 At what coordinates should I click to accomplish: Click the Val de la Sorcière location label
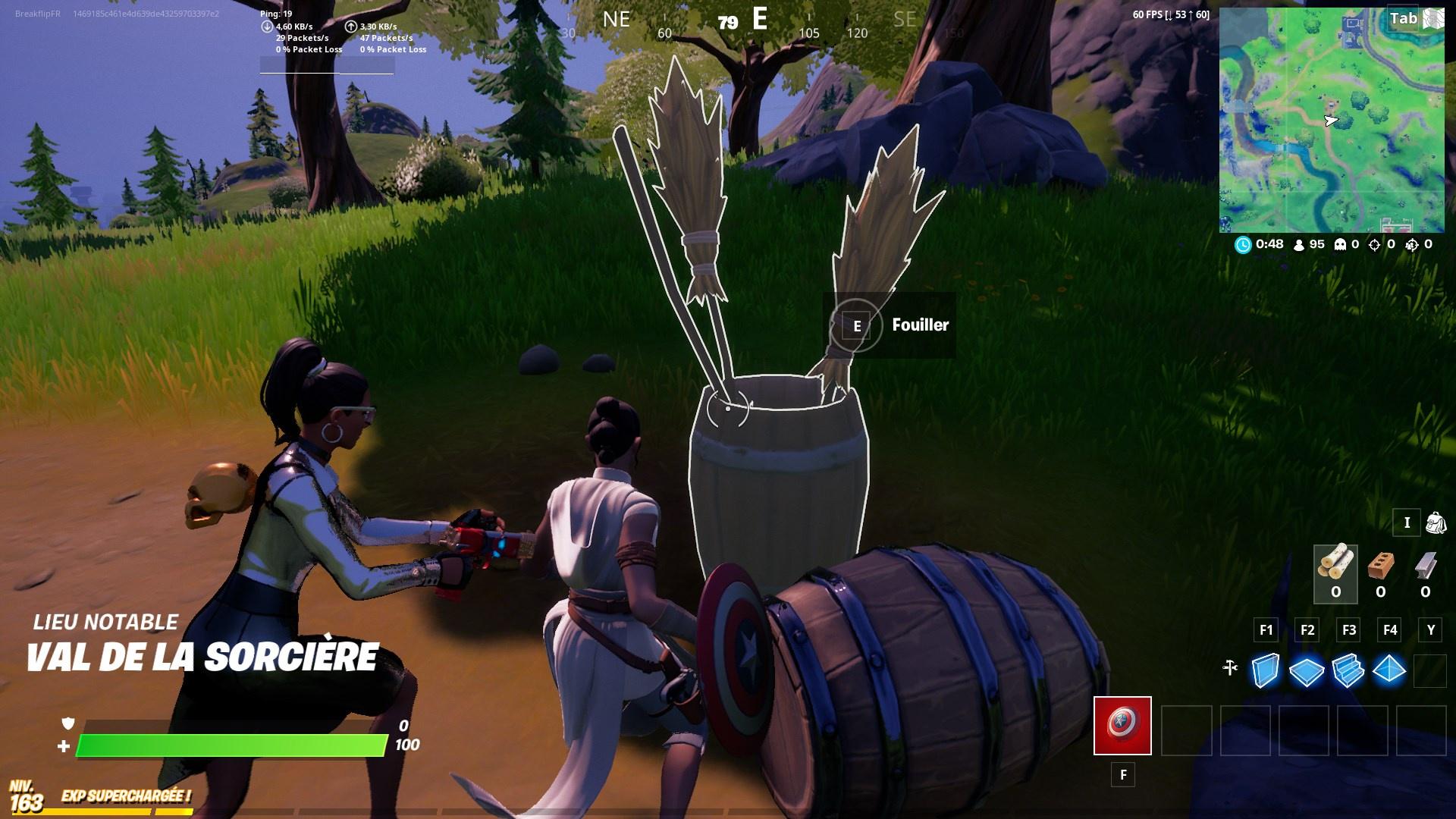[x=203, y=654]
